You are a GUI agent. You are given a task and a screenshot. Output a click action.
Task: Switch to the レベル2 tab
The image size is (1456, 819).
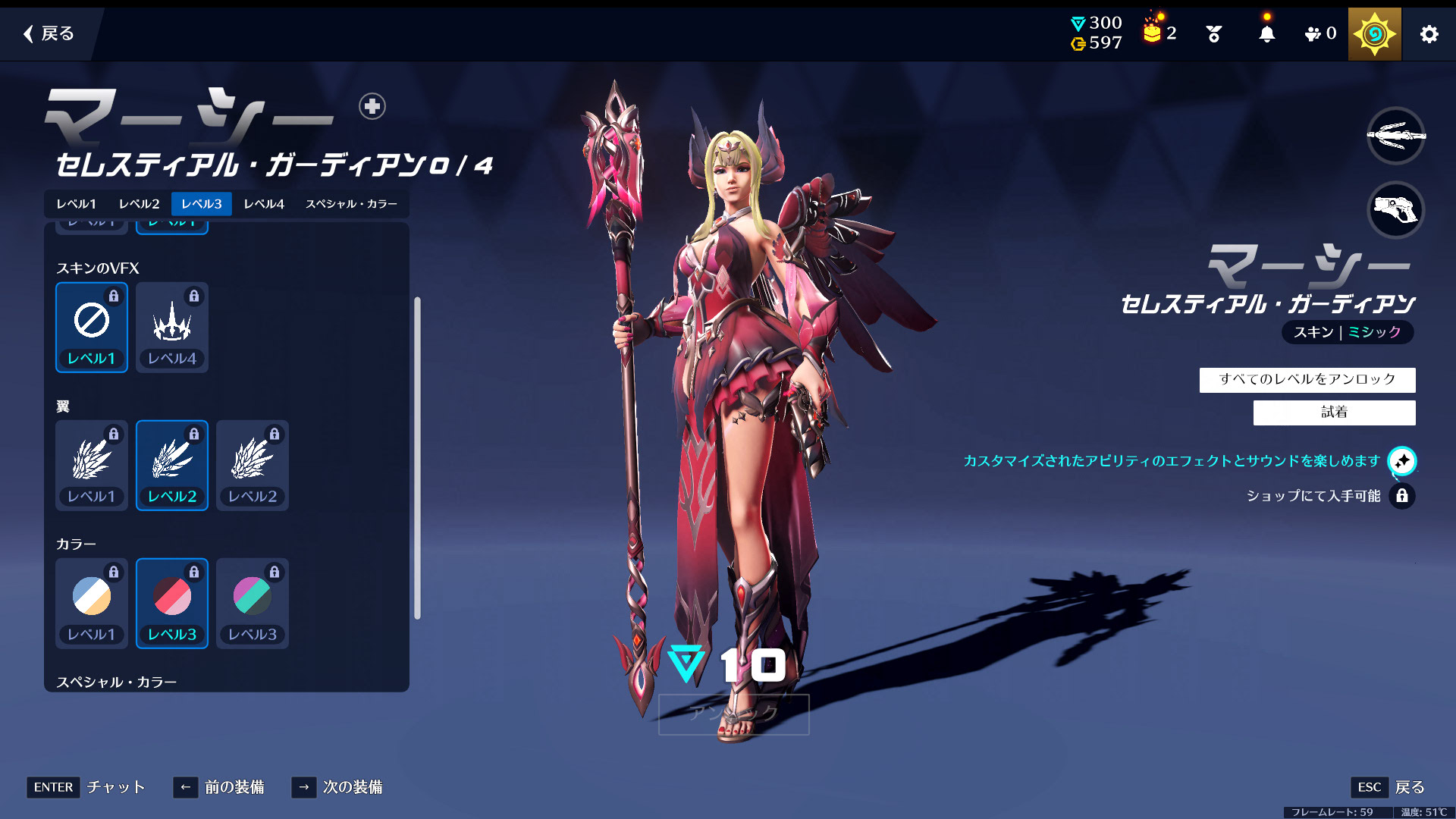tap(140, 204)
